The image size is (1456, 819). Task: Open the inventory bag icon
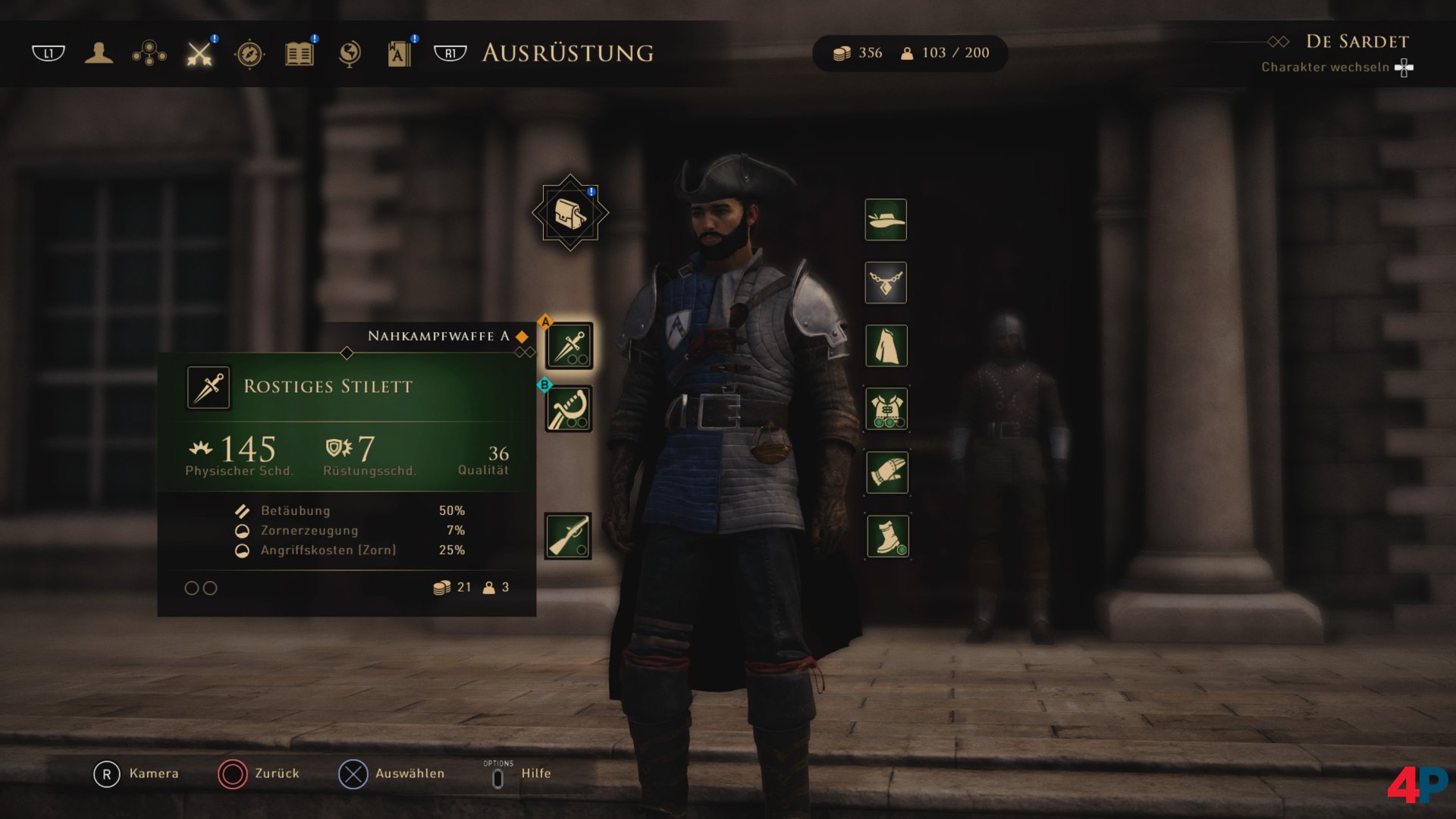570,213
